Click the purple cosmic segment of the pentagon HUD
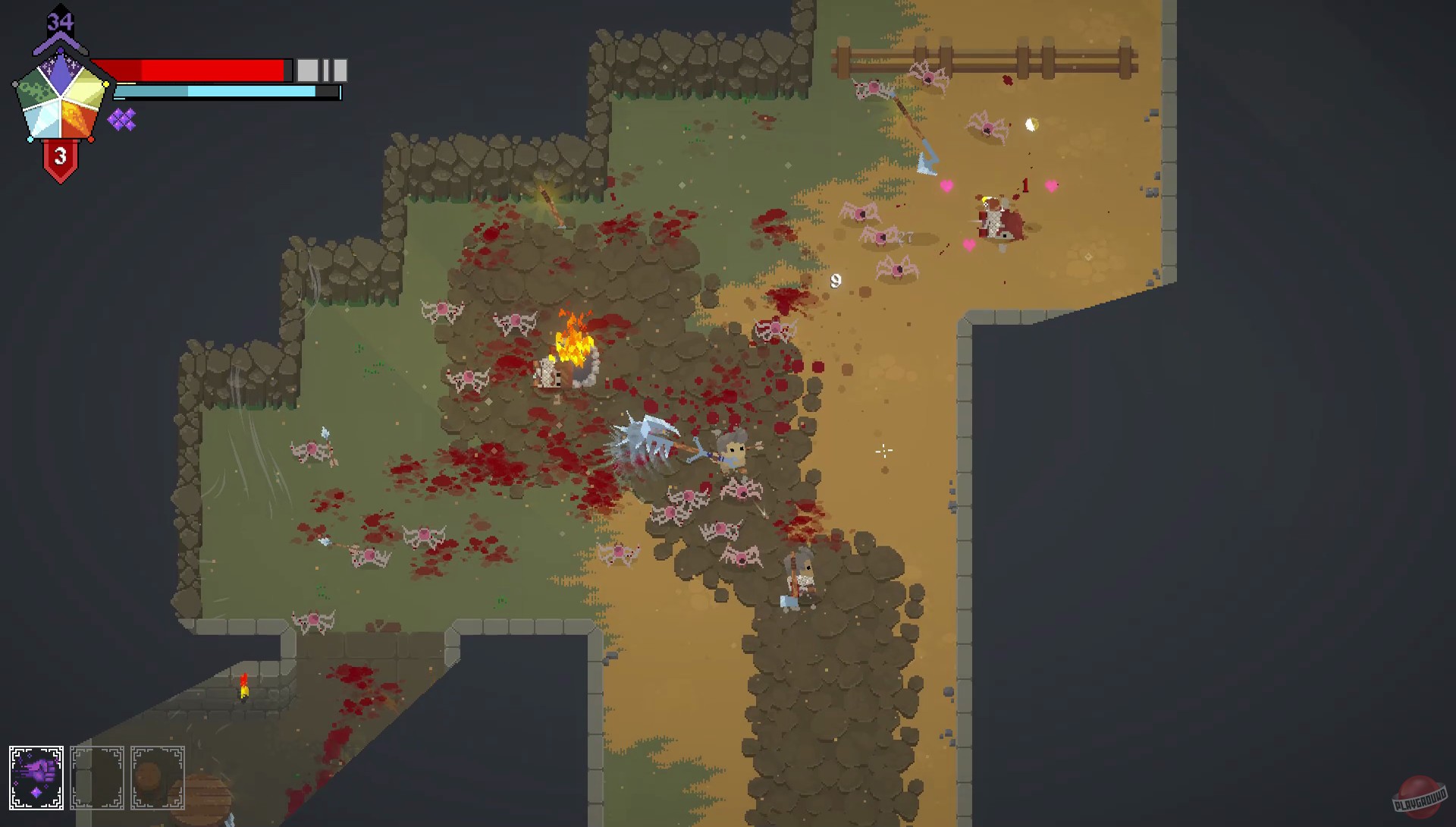Image resolution: width=1456 pixels, height=827 pixels. (61, 73)
